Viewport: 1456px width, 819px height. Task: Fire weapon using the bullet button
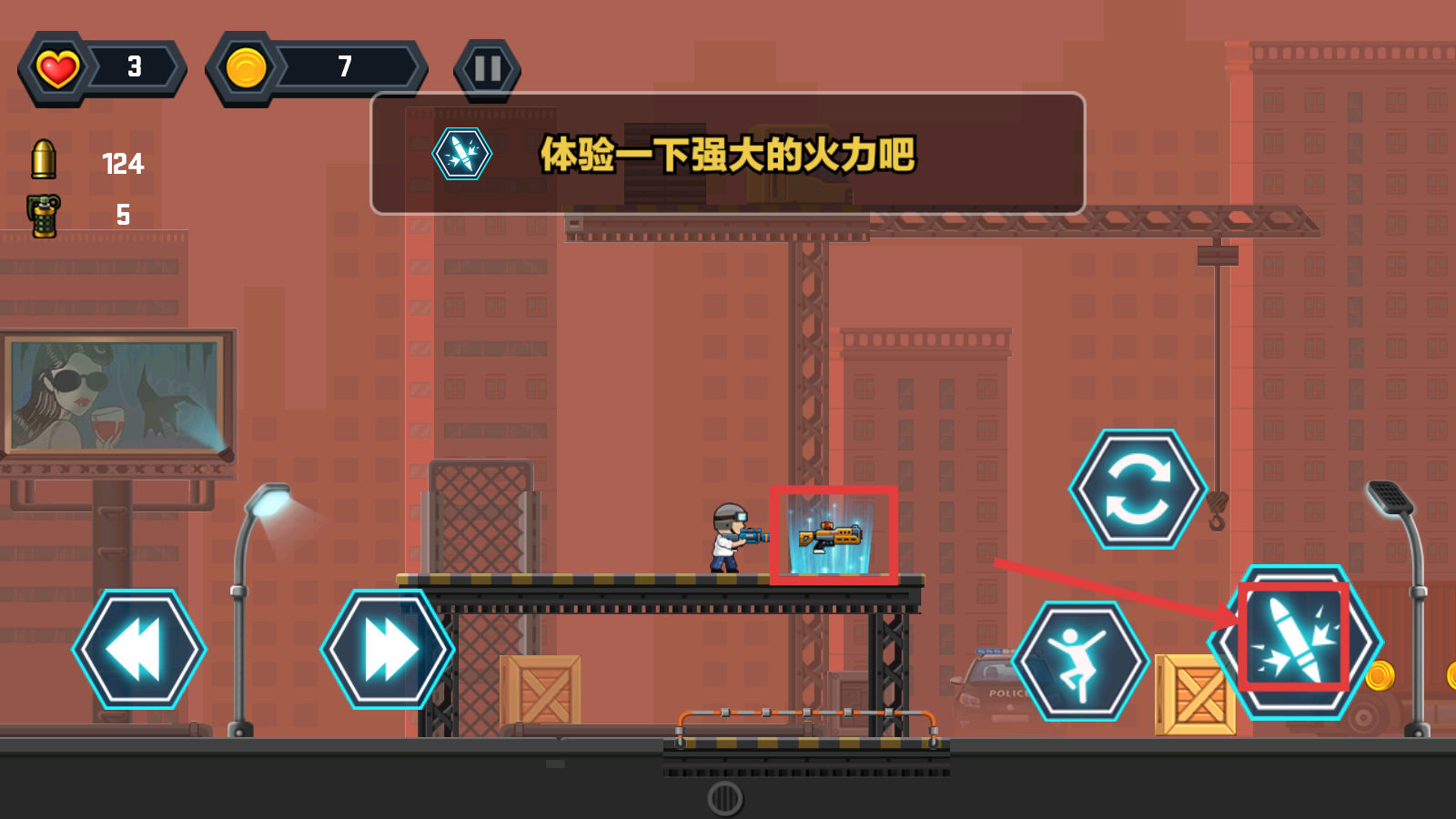[1295, 641]
